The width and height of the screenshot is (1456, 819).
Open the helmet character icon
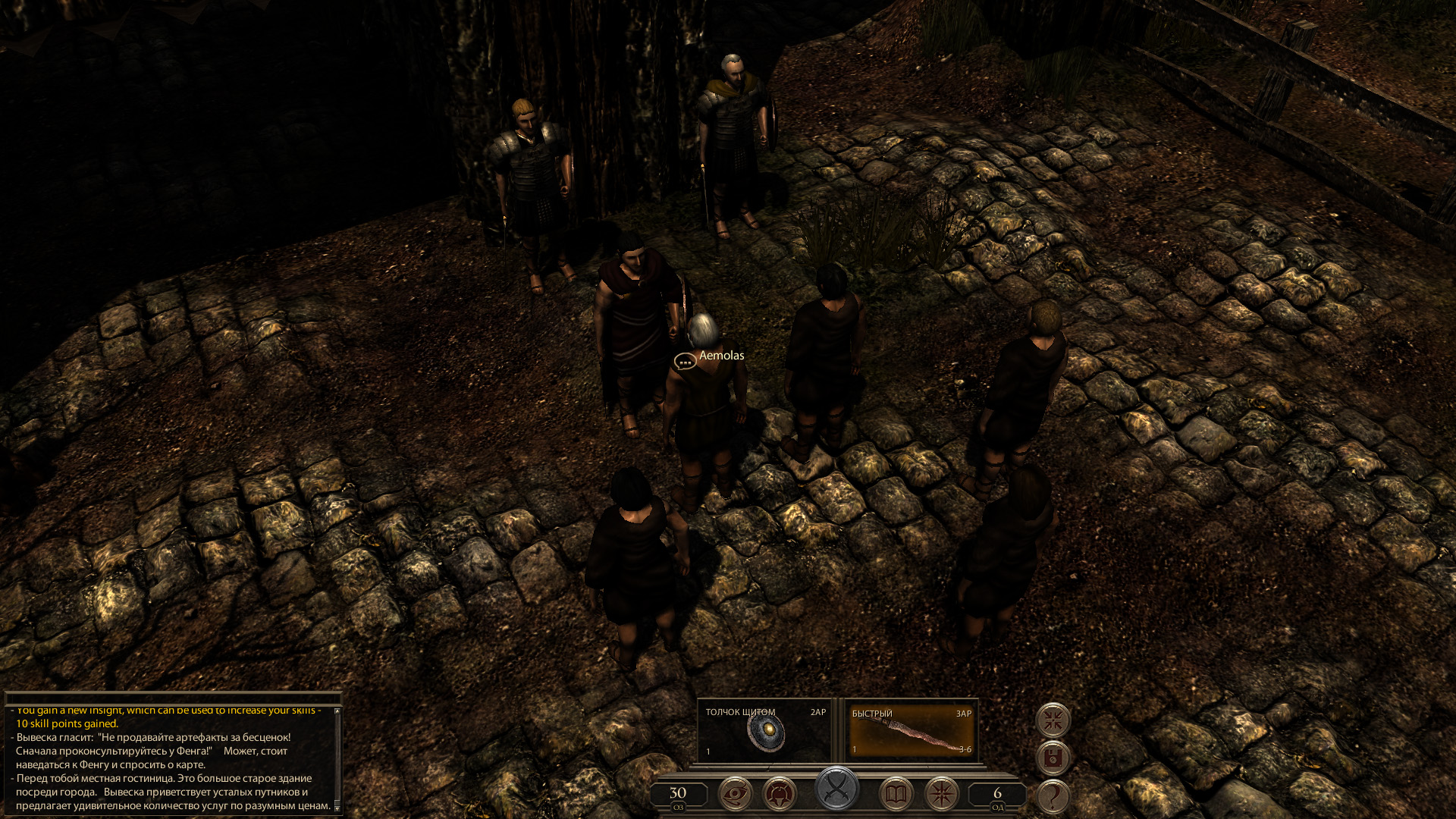tap(779, 794)
